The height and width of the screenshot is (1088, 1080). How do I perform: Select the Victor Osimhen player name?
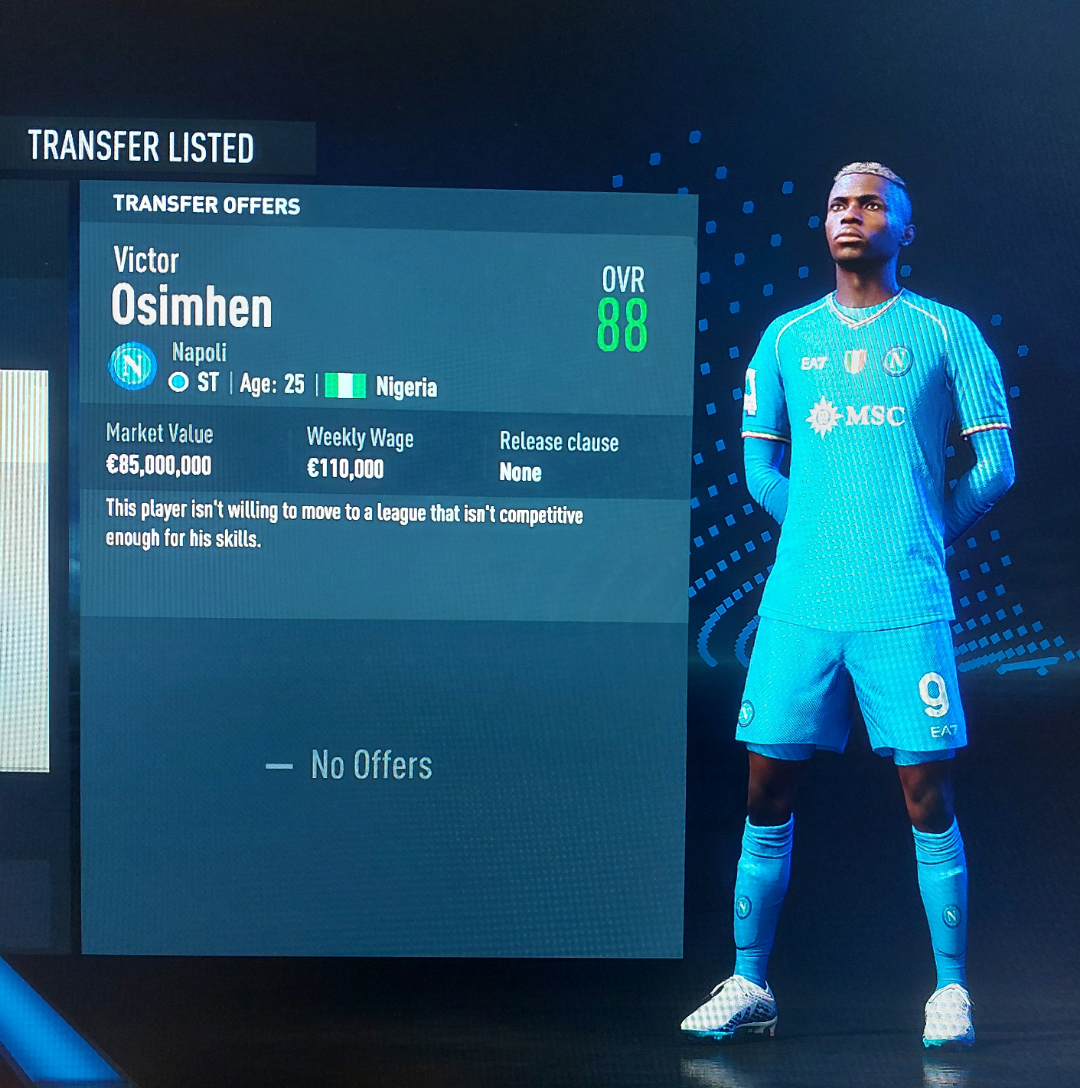[x=191, y=290]
